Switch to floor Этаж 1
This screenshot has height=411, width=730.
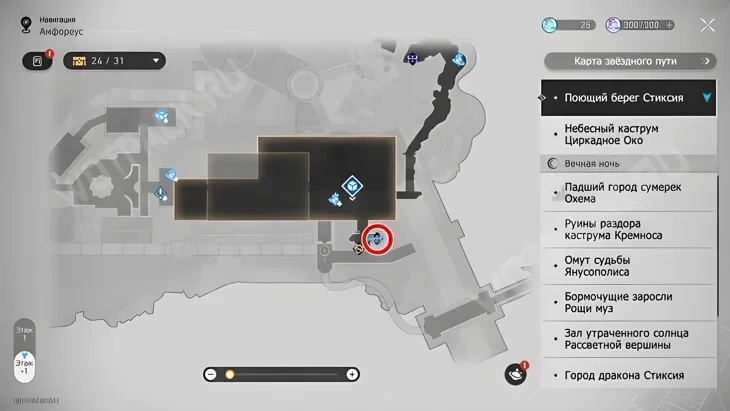pos(24,333)
